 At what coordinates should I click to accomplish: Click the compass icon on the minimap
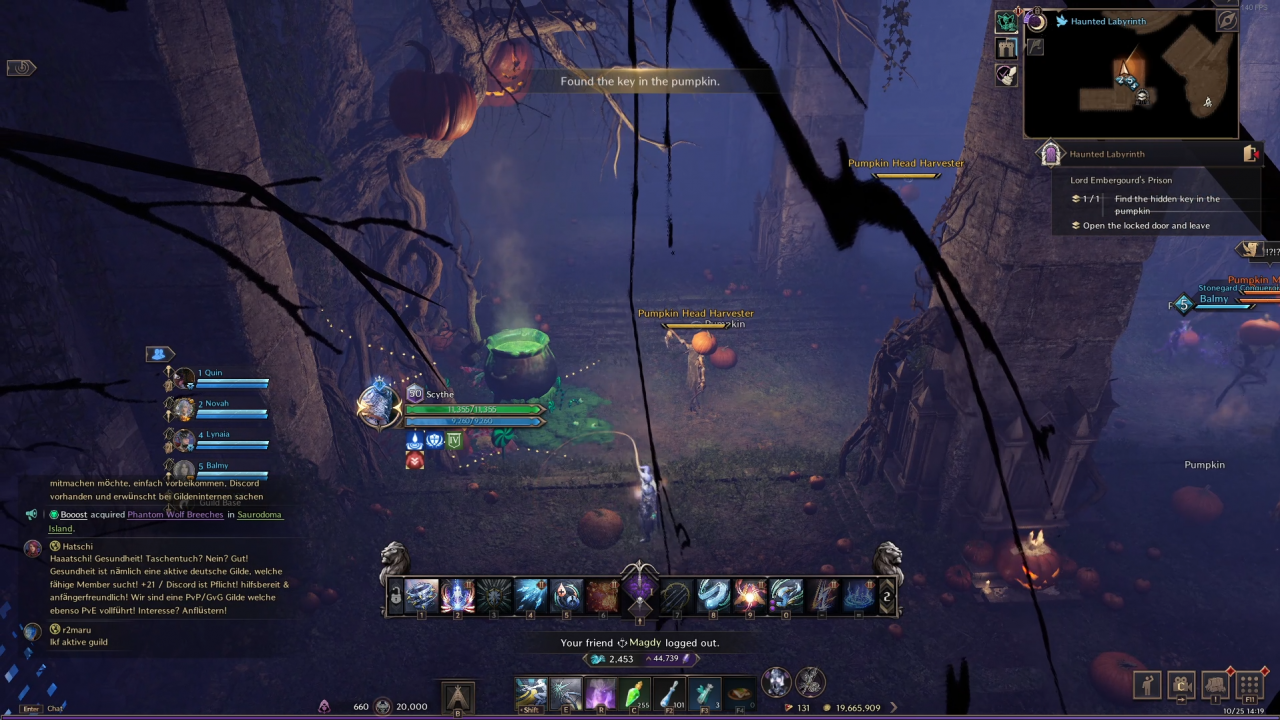tap(1227, 21)
